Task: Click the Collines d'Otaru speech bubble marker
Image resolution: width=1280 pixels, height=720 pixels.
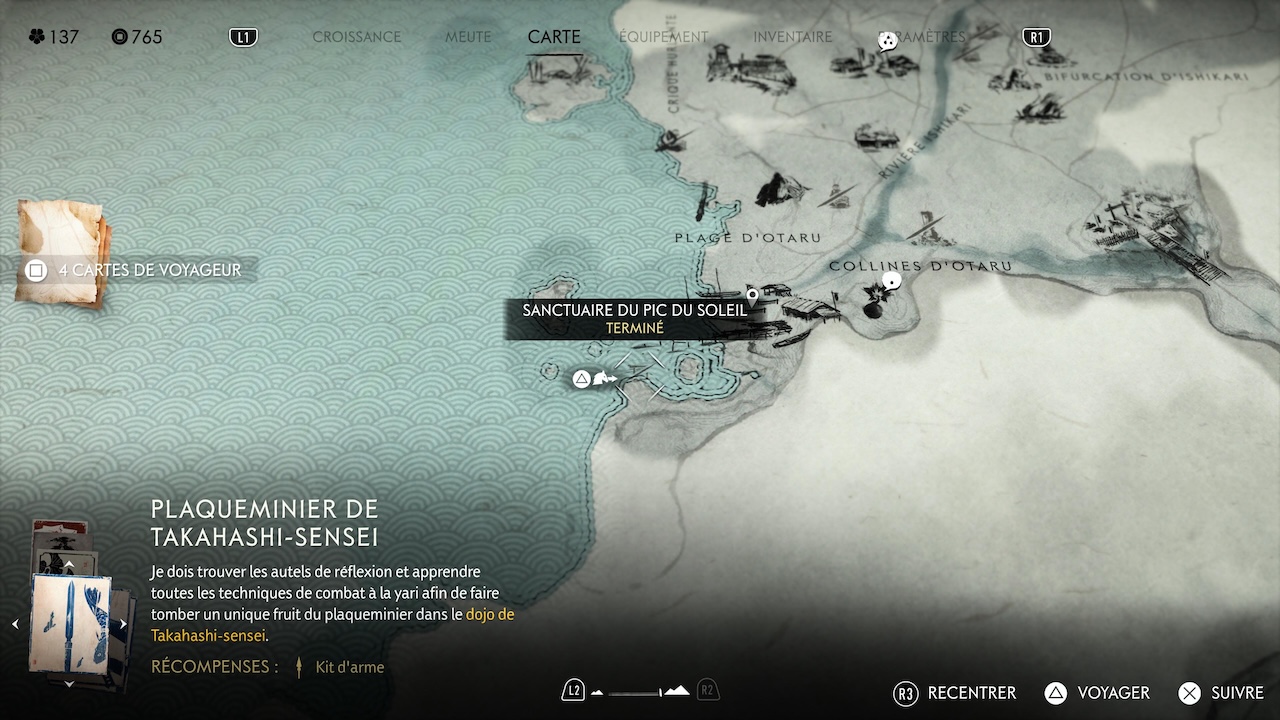Action: (891, 281)
